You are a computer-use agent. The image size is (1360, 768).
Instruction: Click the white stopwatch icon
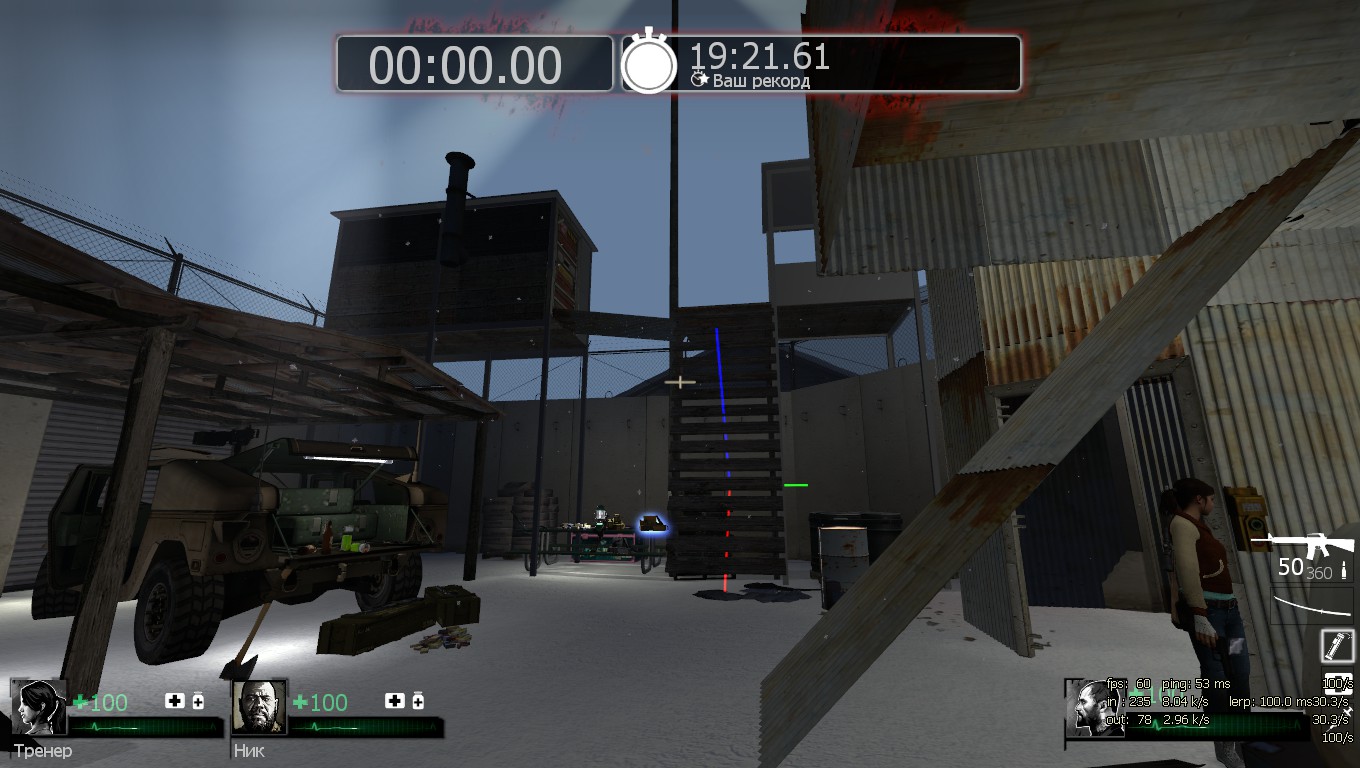(649, 62)
